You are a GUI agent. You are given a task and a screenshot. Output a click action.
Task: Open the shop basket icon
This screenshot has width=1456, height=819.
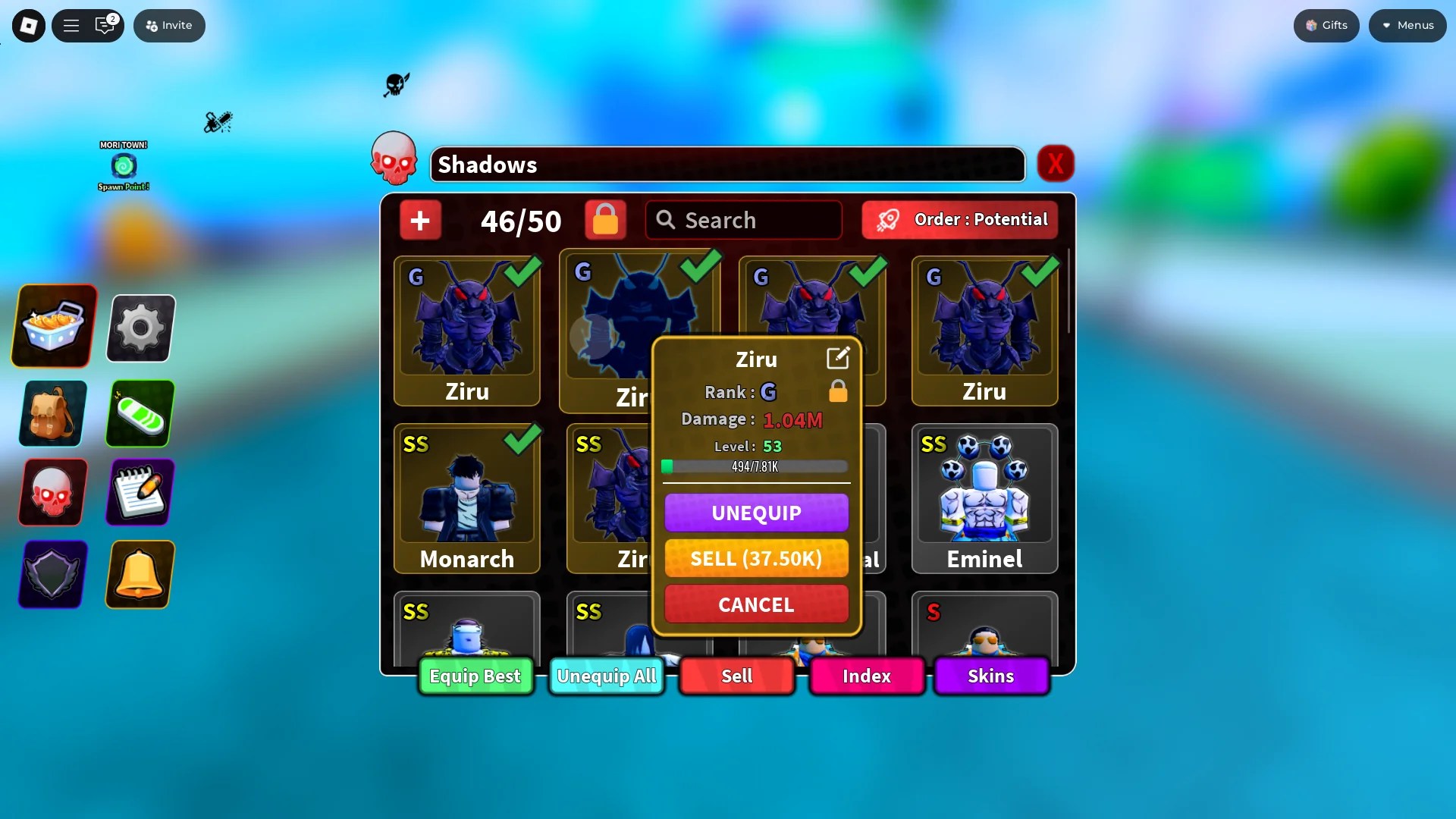(x=52, y=326)
